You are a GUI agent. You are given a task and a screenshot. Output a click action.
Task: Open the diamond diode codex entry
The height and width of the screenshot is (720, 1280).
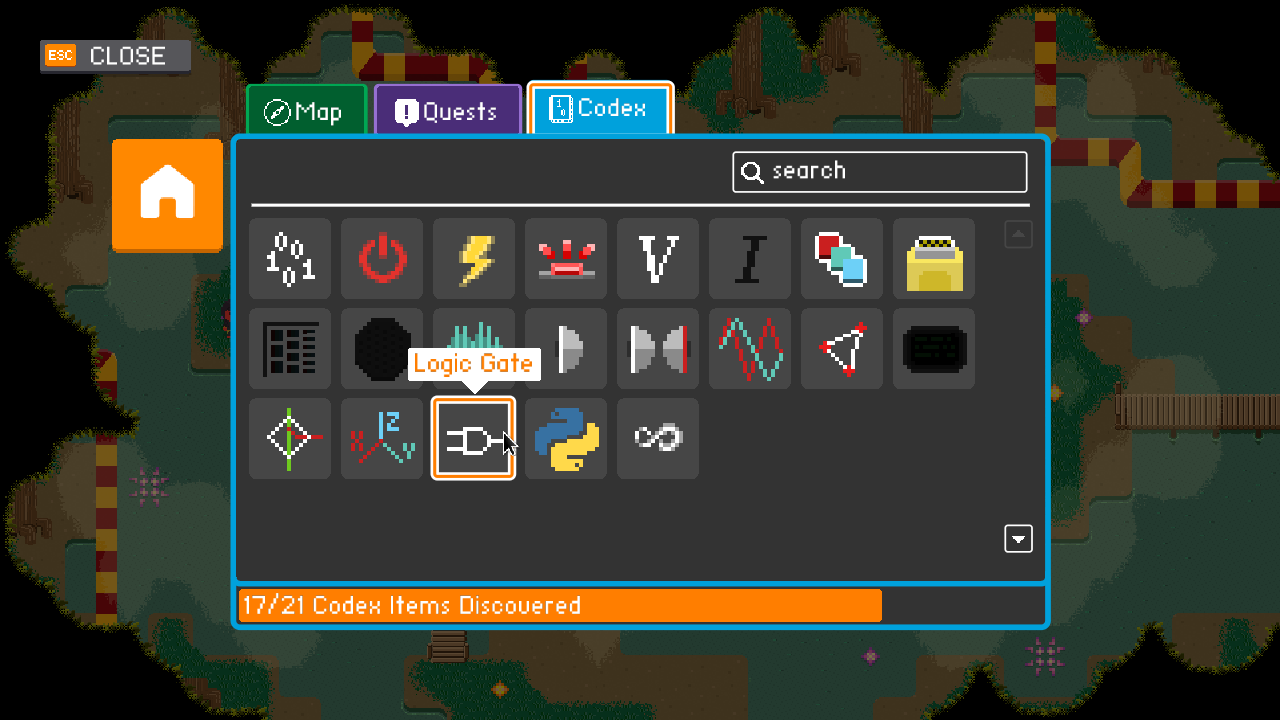click(289, 438)
